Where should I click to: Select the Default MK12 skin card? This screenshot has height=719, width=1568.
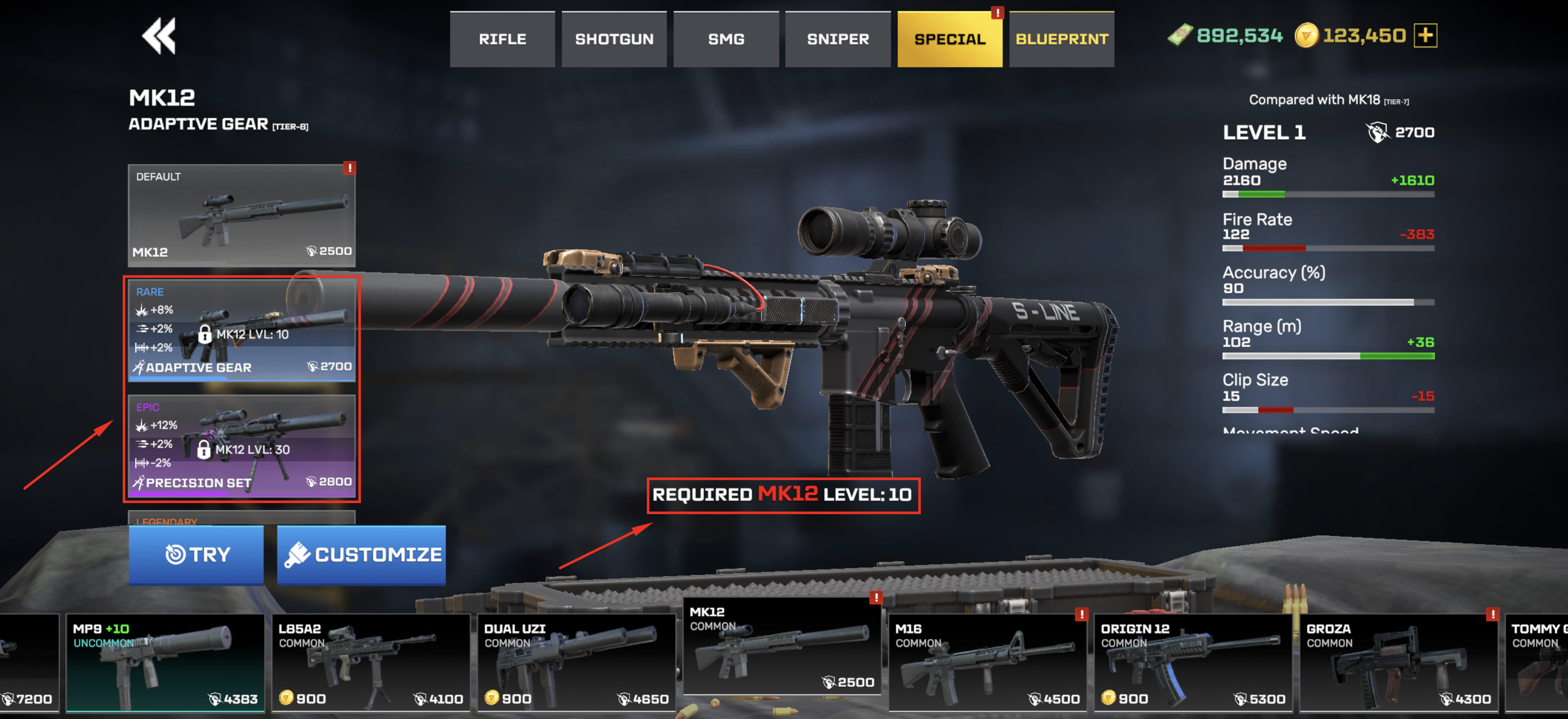coord(242,215)
